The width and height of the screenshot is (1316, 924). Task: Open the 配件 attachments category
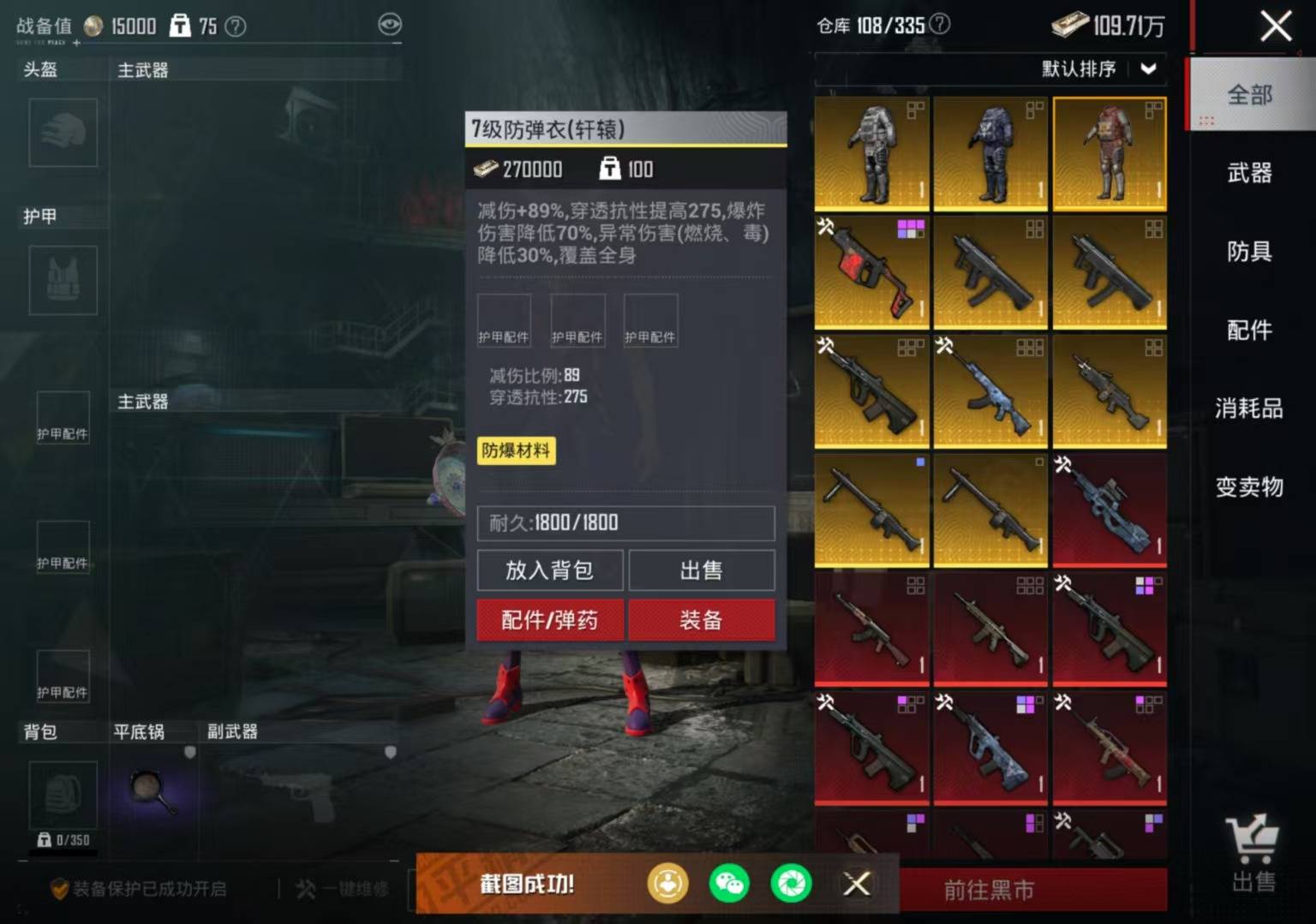tap(1249, 330)
